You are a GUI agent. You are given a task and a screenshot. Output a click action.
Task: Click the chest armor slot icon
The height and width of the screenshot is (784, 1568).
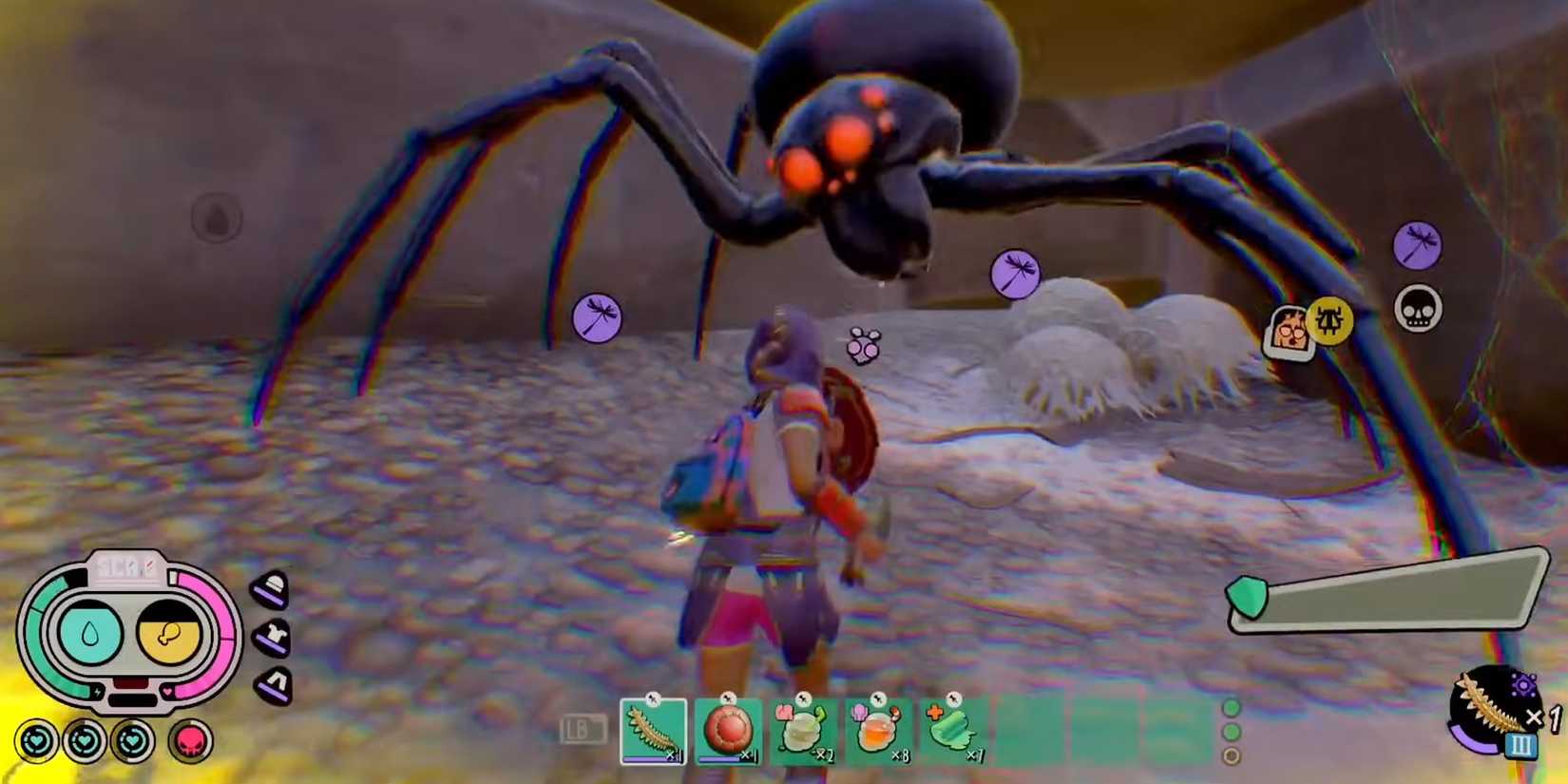pyautogui.click(x=271, y=634)
